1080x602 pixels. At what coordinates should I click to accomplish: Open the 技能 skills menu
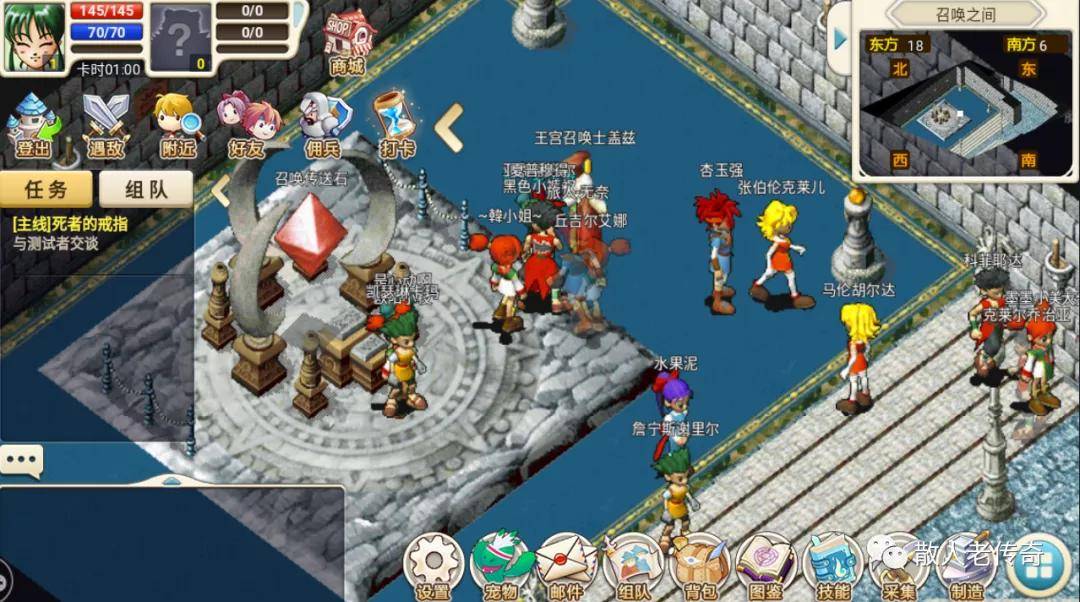point(832,566)
